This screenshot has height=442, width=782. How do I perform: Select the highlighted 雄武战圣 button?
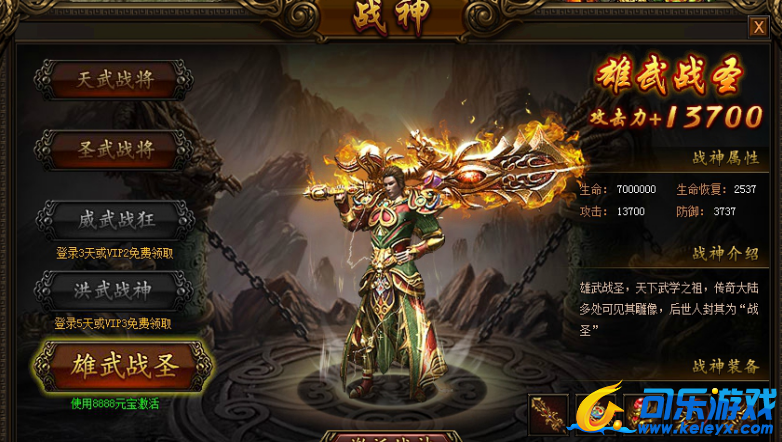pos(122,367)
